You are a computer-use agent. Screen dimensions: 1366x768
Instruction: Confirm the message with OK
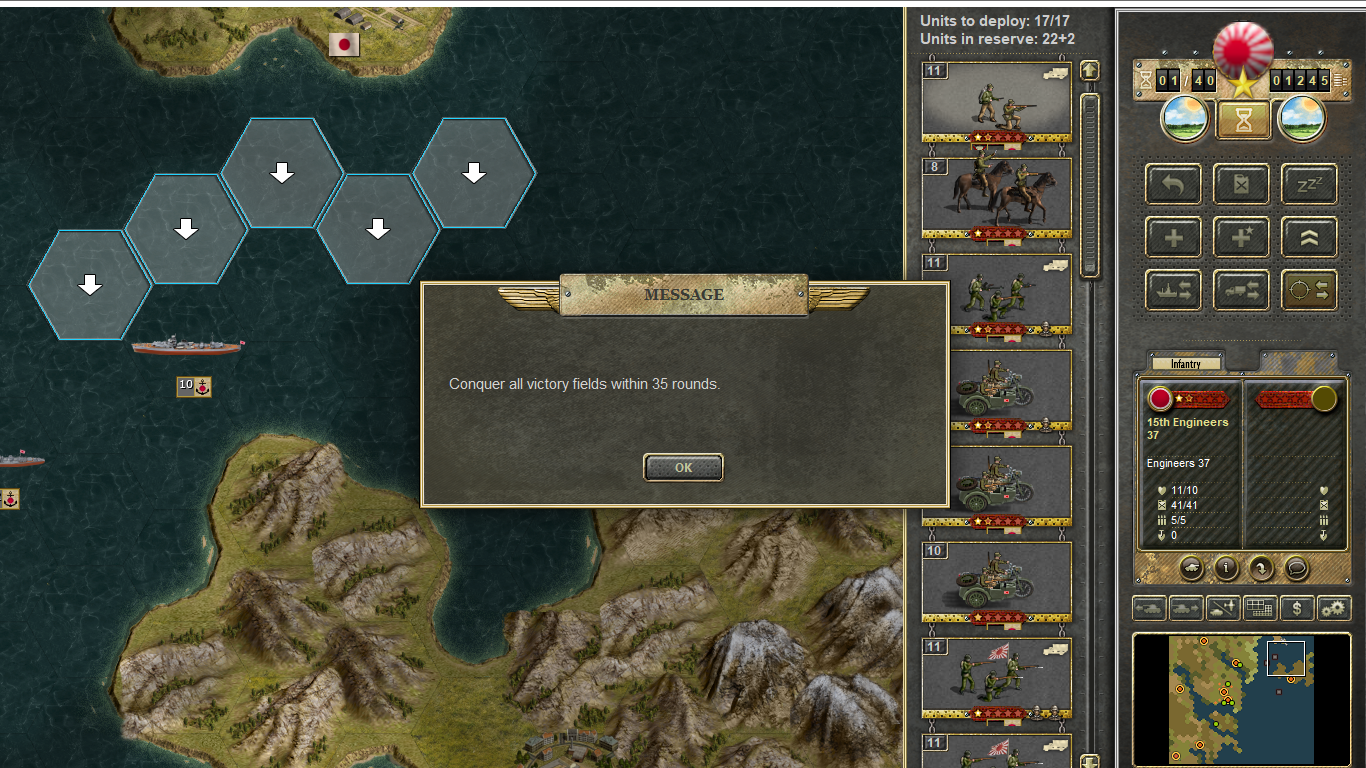point(683,467)
